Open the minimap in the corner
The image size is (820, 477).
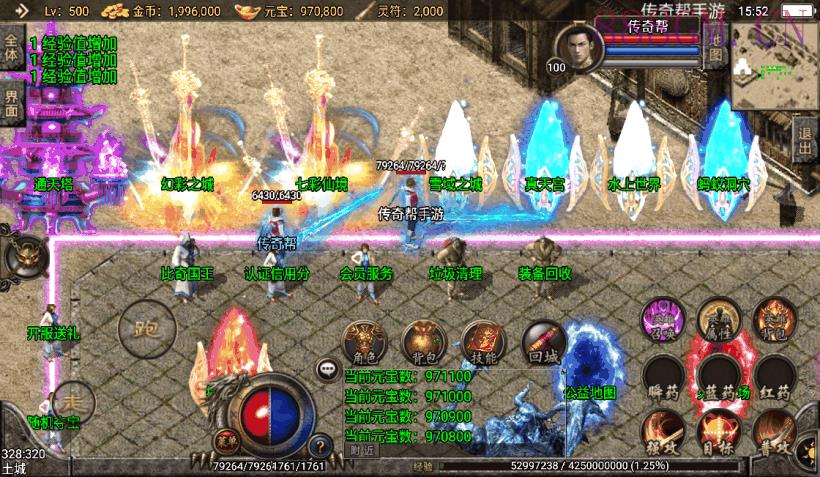[x=773, y=64]
